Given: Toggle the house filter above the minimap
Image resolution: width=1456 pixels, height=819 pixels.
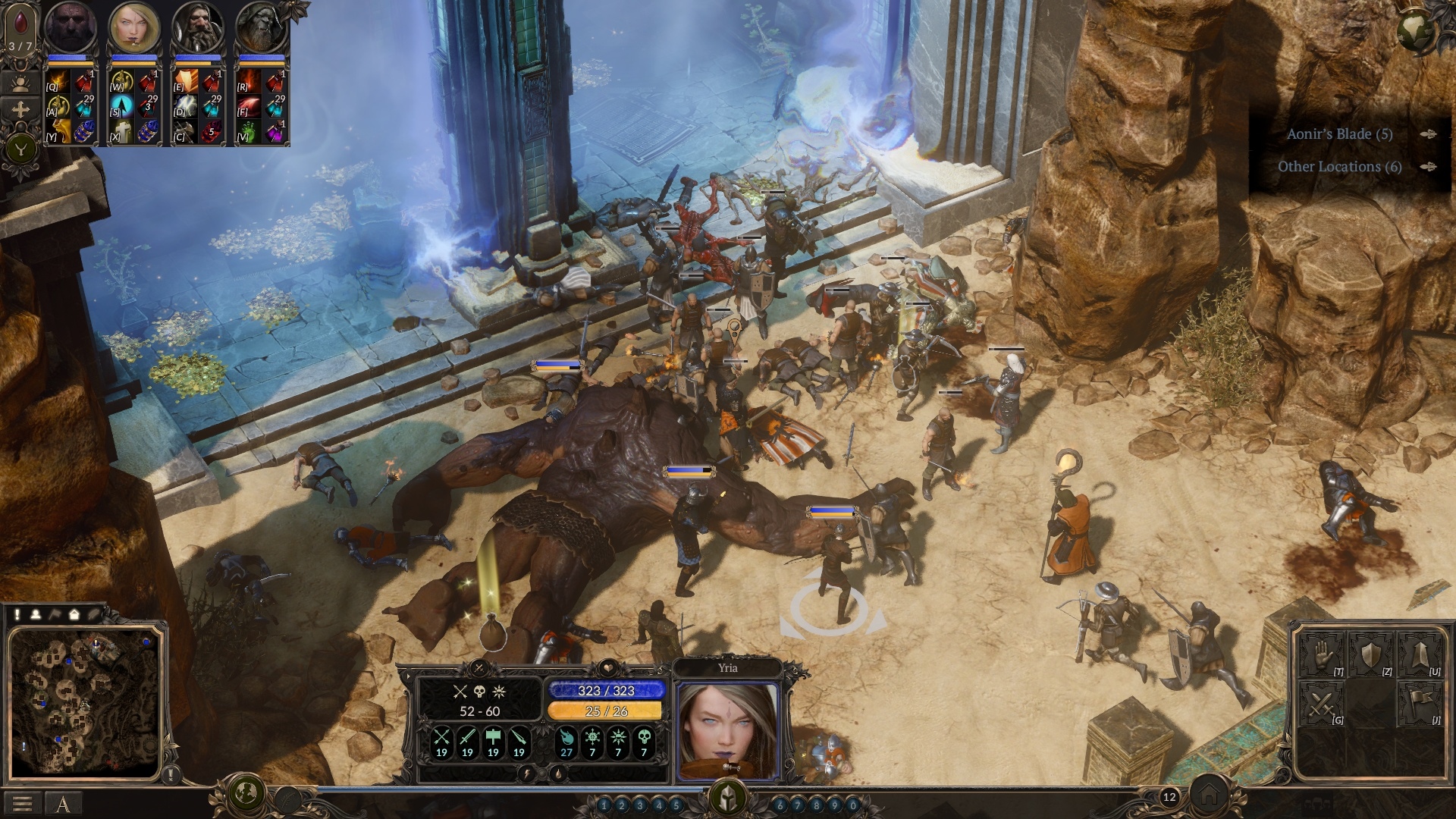Looking at the screenshot, I should coord(74,614).
